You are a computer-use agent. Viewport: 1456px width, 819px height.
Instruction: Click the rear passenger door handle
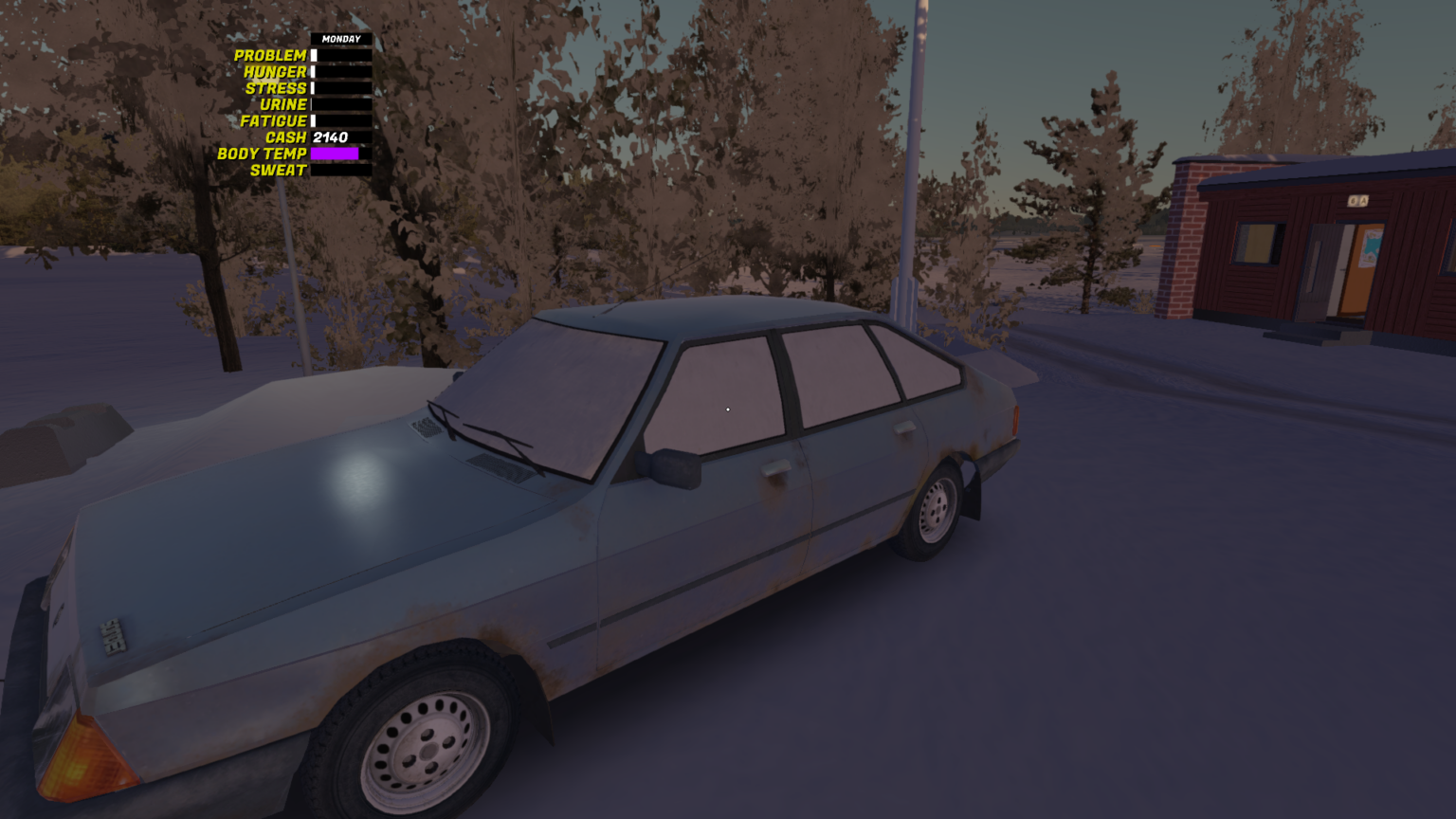coord(903,428)
